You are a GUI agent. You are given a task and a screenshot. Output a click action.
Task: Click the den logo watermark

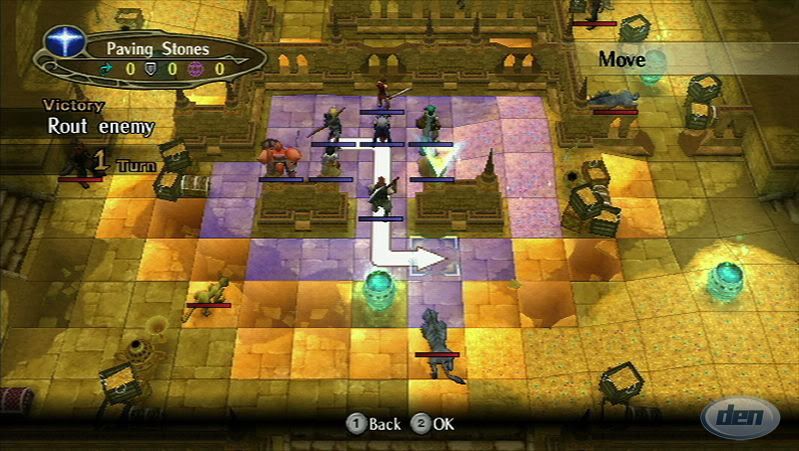tap(740, 416)
